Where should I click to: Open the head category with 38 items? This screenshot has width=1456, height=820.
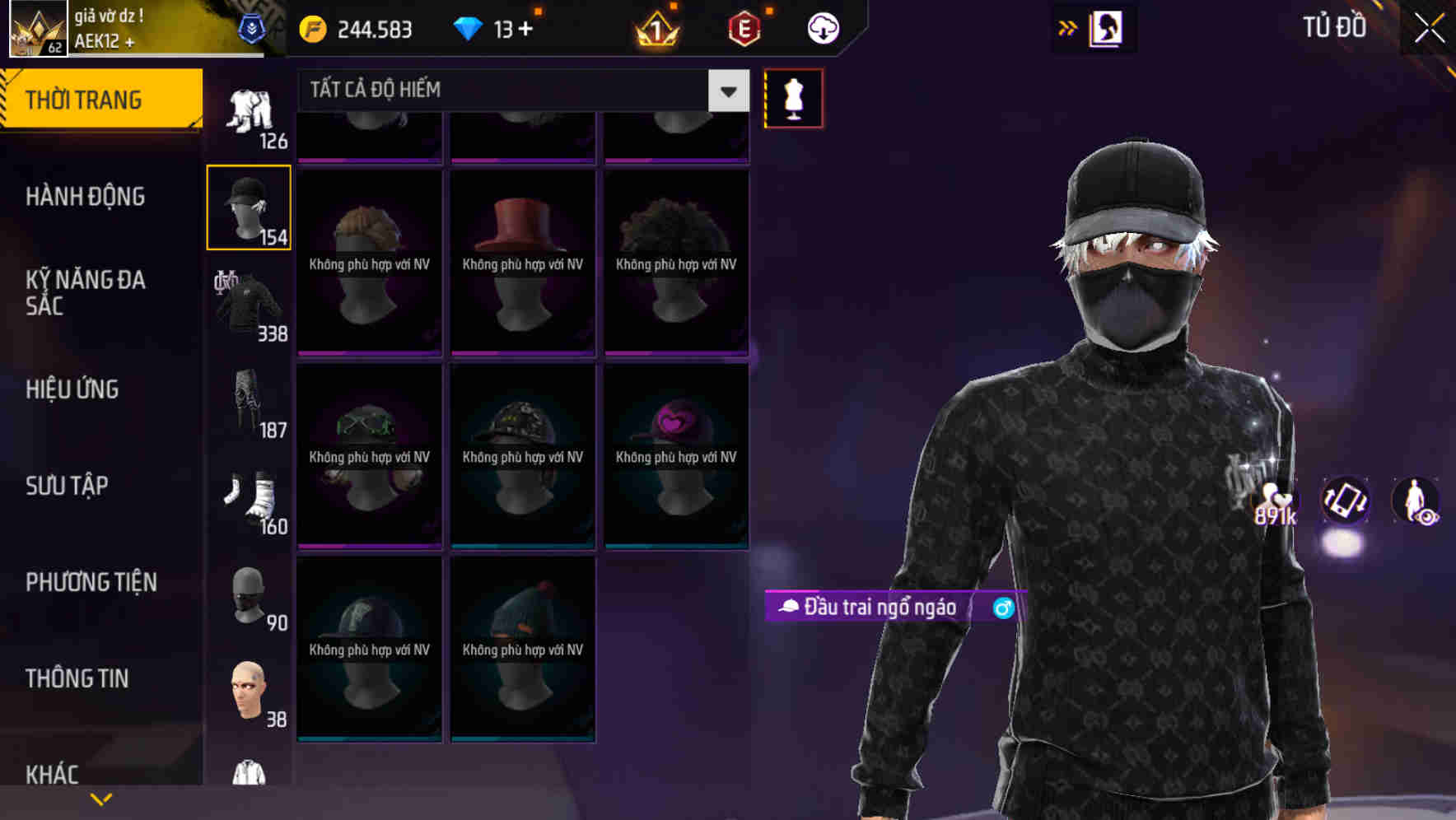[248, 690]
